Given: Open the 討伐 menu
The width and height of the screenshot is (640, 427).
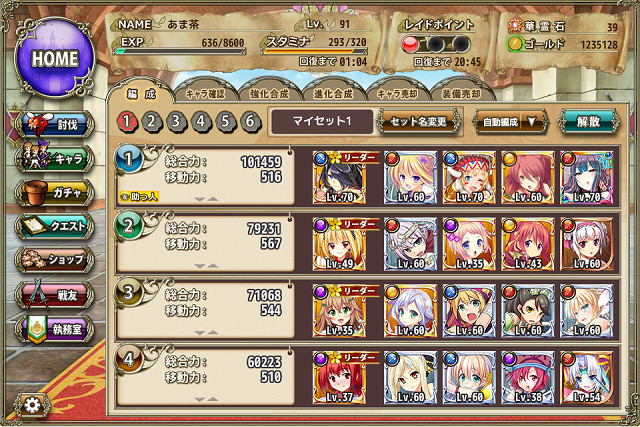Looking at the screenshot, I should click(56, 124).
